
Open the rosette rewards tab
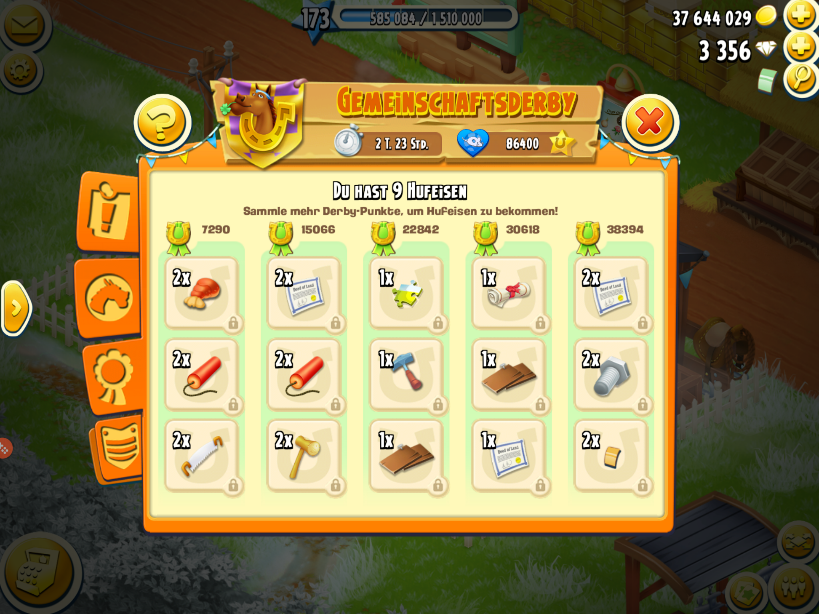tap(112, 374)
